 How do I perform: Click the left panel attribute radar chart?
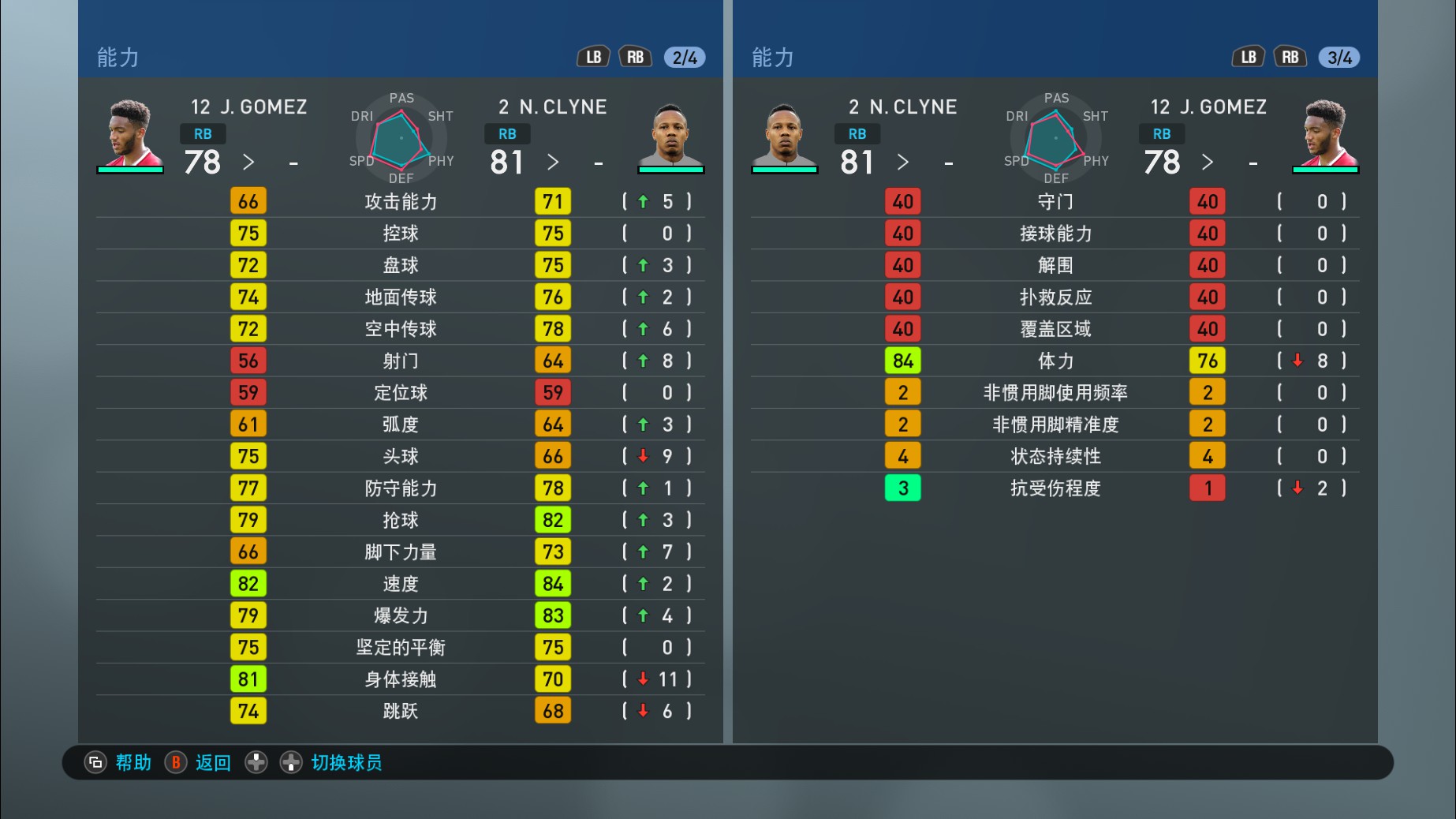(x=401, y=138)
